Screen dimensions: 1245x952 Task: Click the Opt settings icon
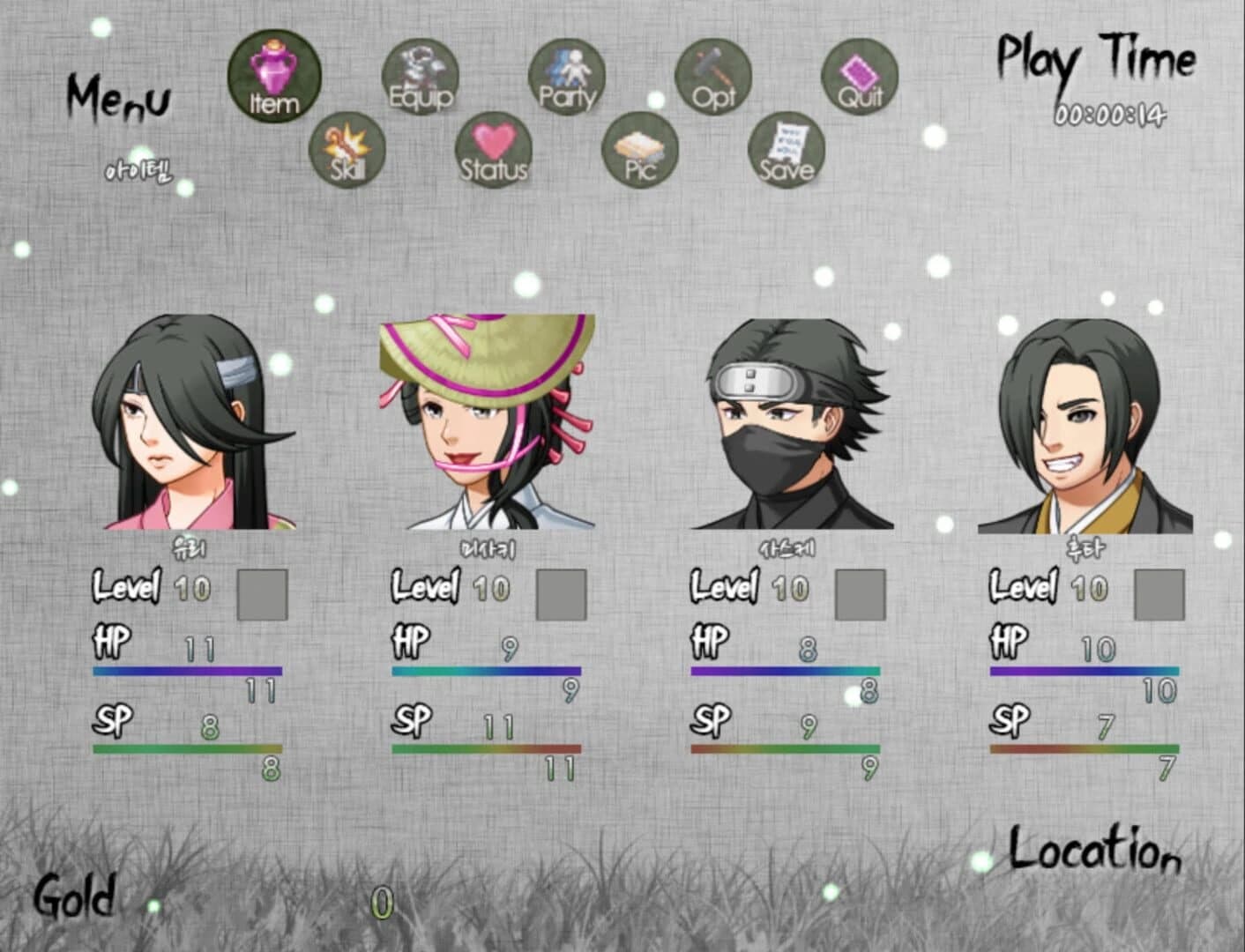[x=714, y=78]
